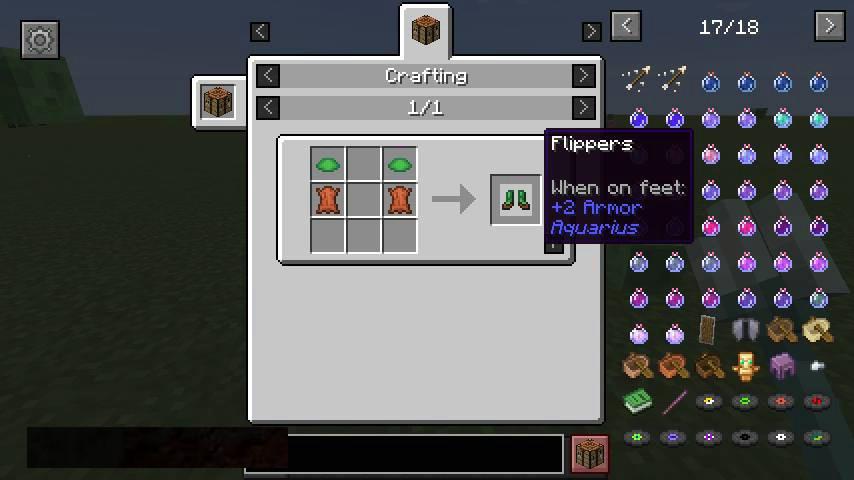854x480 pixels.
Task: Go to the next Crafting category
Action: [x=583, y=76]
